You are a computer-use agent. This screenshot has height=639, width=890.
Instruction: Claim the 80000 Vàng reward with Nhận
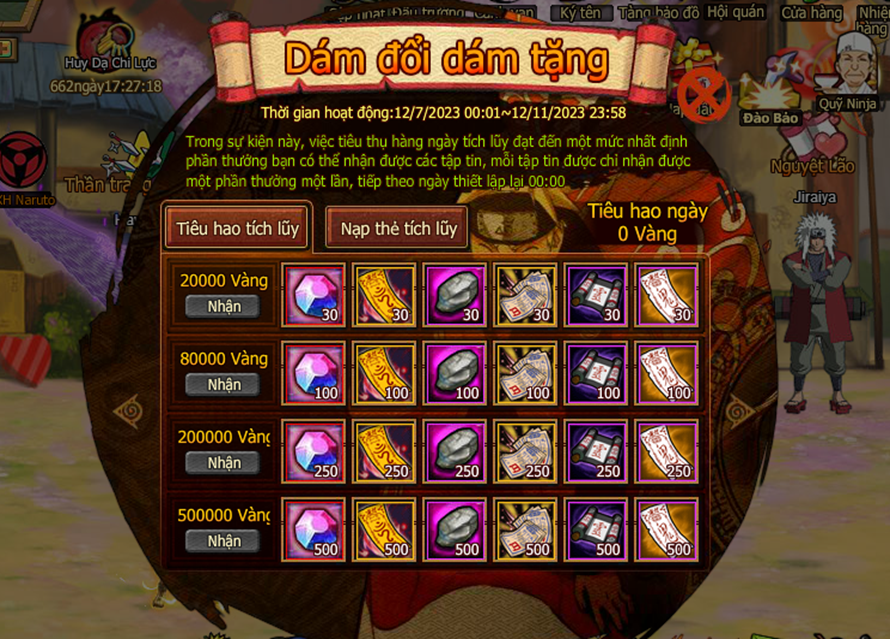223,385
